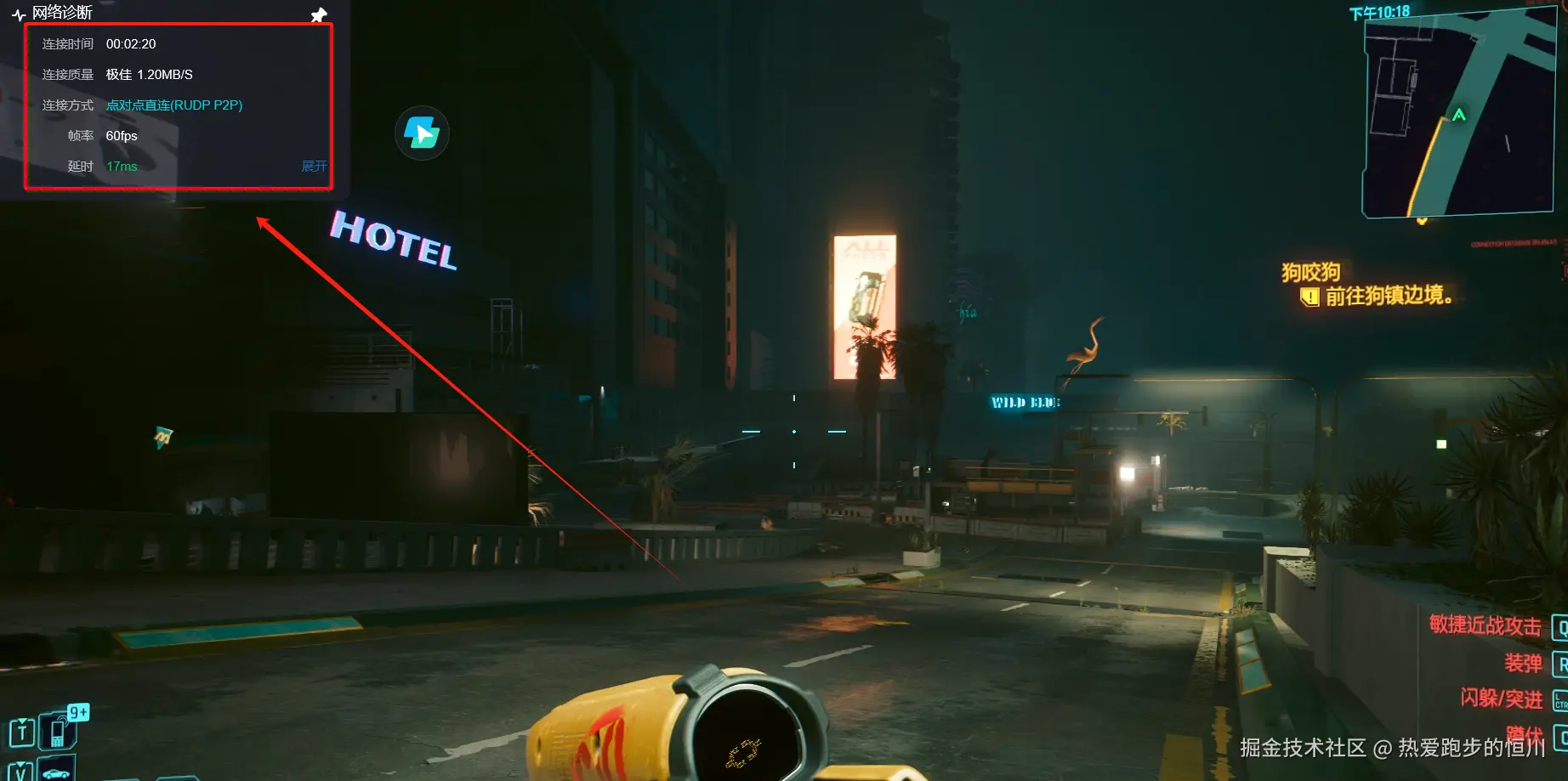The width and height of the screenshot is (1568, 781).
Task: Toggle the pin on the 网络诊断 panel
Action: coord(319,15)
